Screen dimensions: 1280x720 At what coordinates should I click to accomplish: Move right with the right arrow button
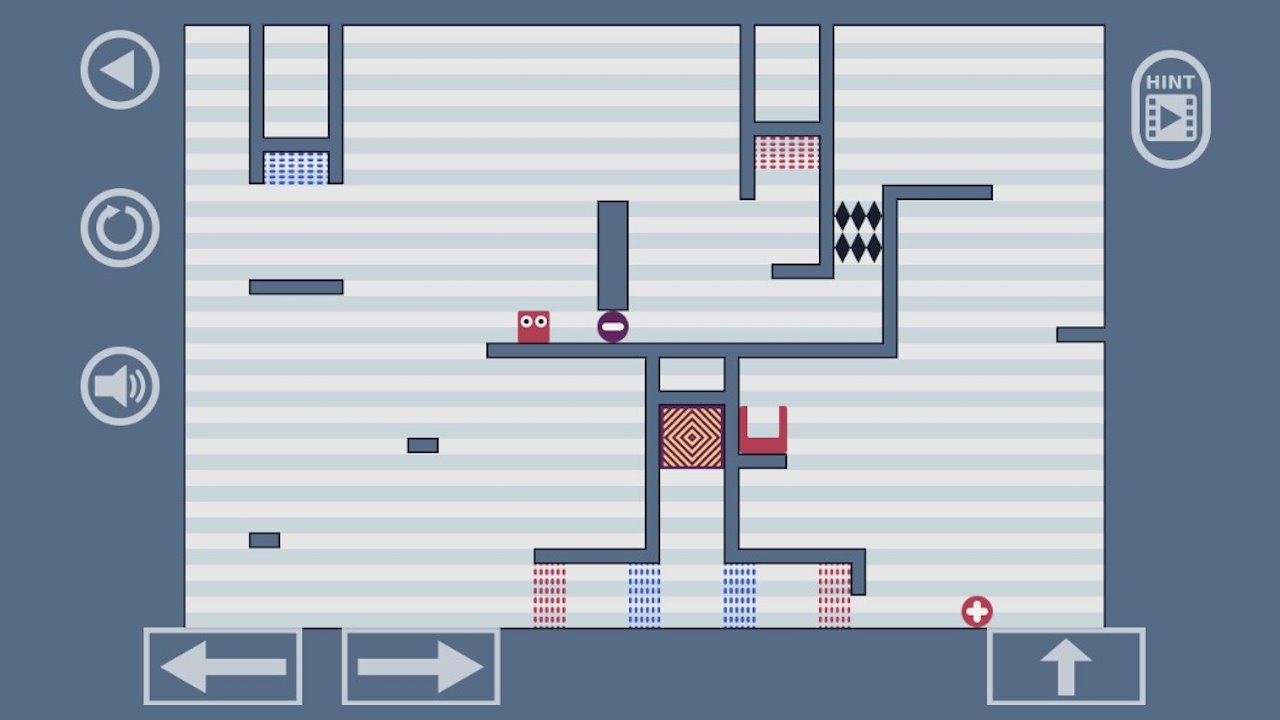[421, 666]
